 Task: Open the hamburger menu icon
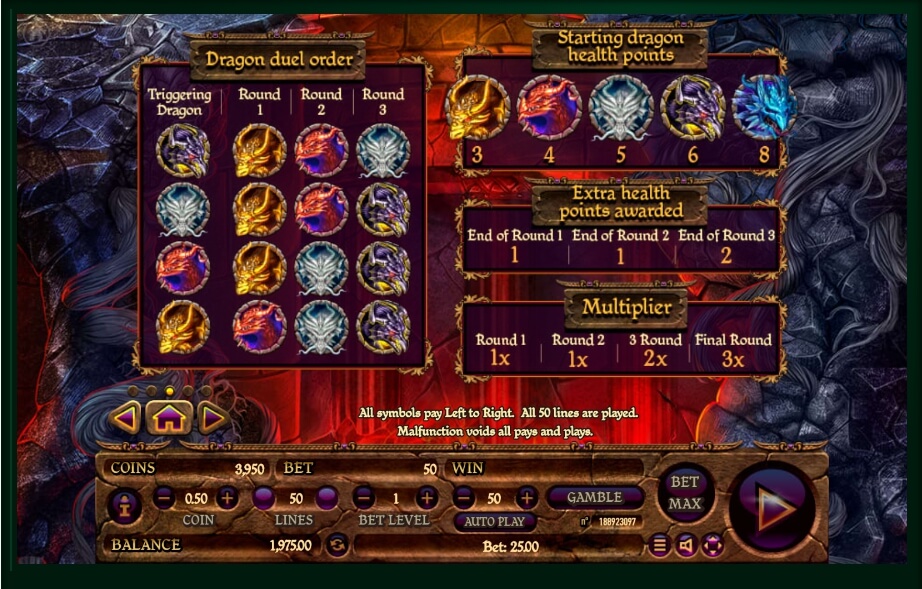[x=659, y=545]
